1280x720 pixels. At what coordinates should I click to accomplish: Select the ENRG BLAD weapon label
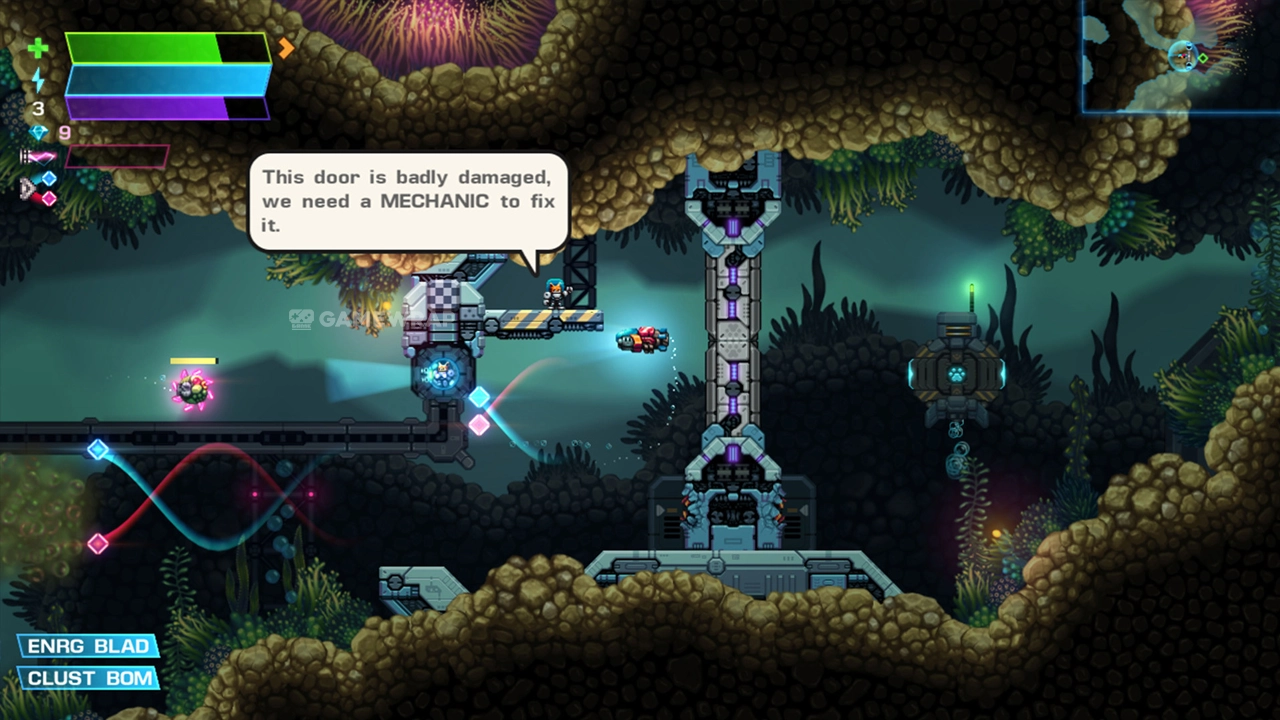pos(88,646)
